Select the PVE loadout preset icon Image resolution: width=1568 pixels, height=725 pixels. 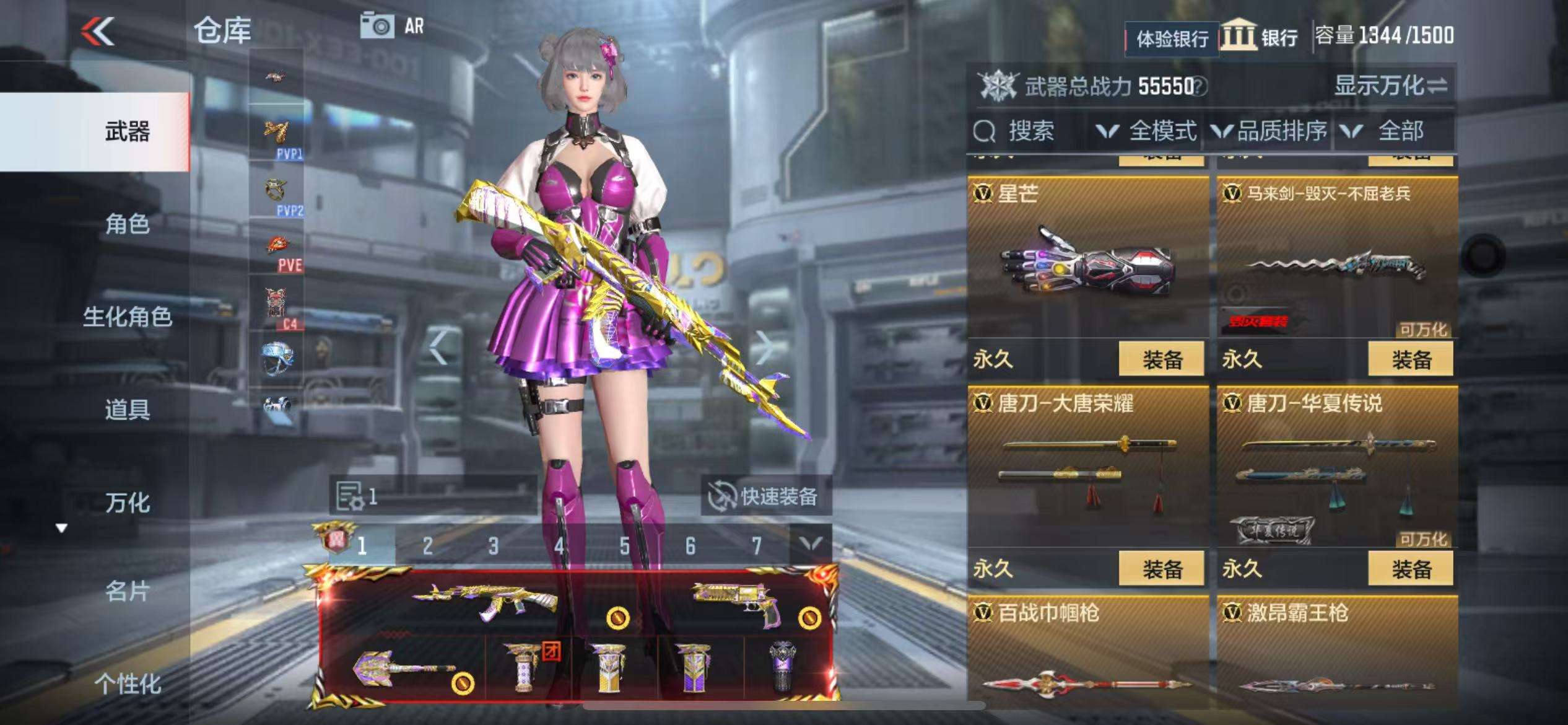point(277,252)
